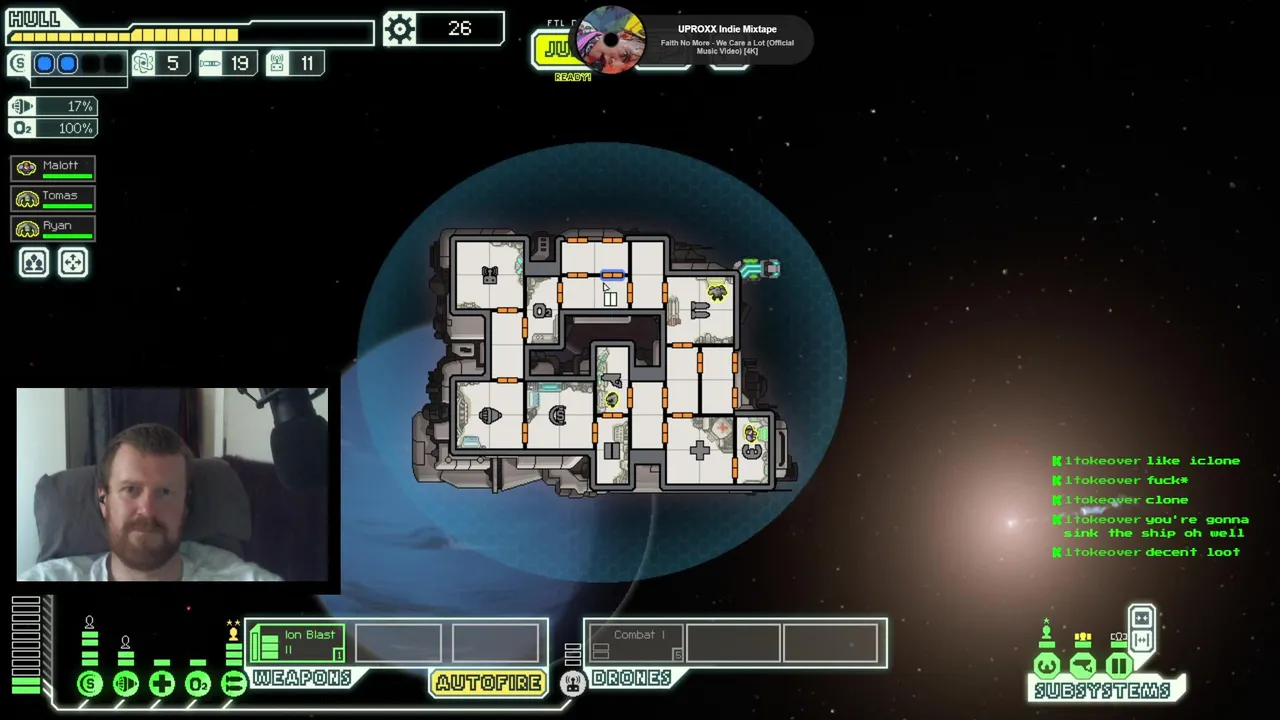Select the O2 oxygen system icon

pyautogui.click(x=198, y=684)
